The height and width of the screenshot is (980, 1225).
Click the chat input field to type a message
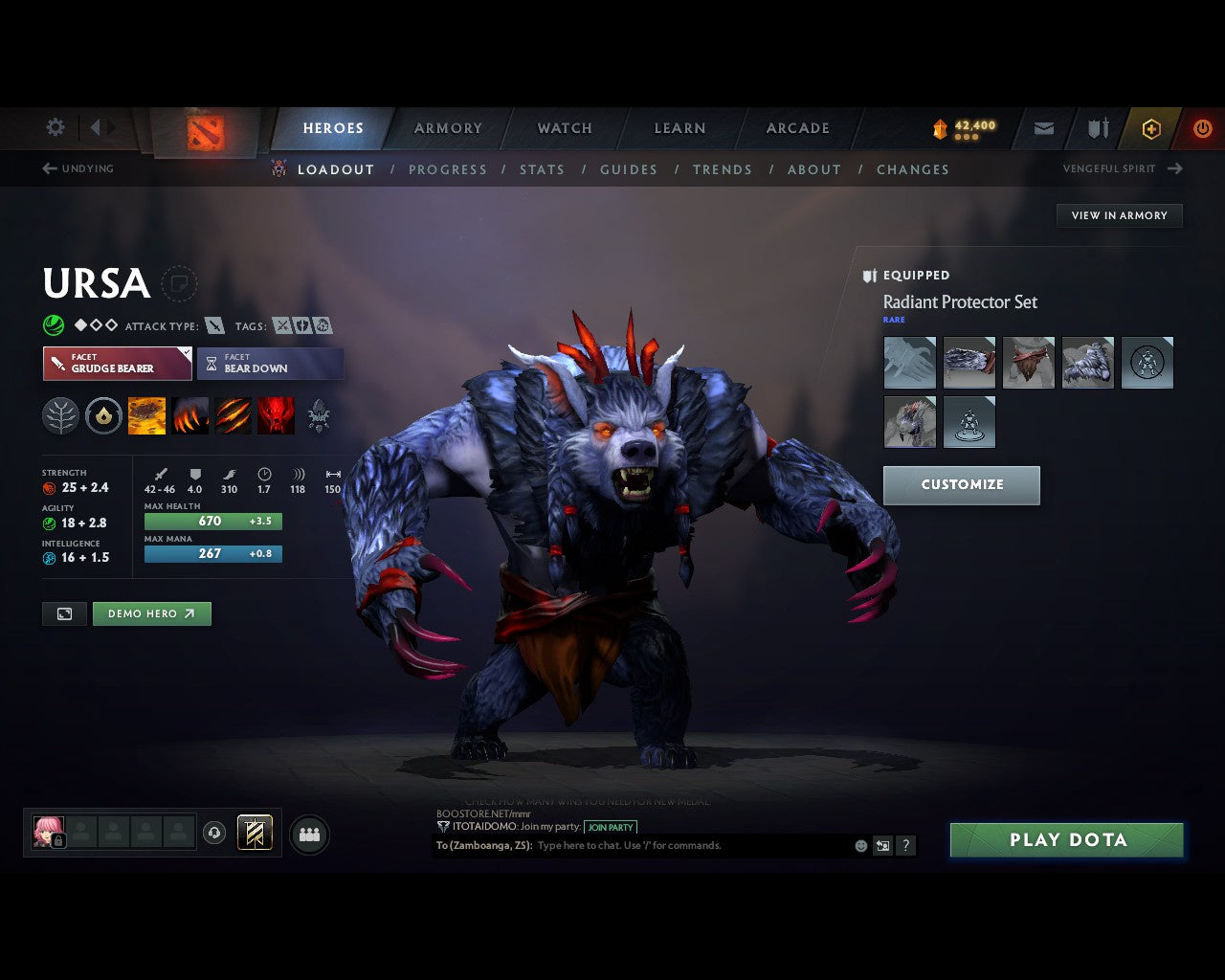point(670,845)
